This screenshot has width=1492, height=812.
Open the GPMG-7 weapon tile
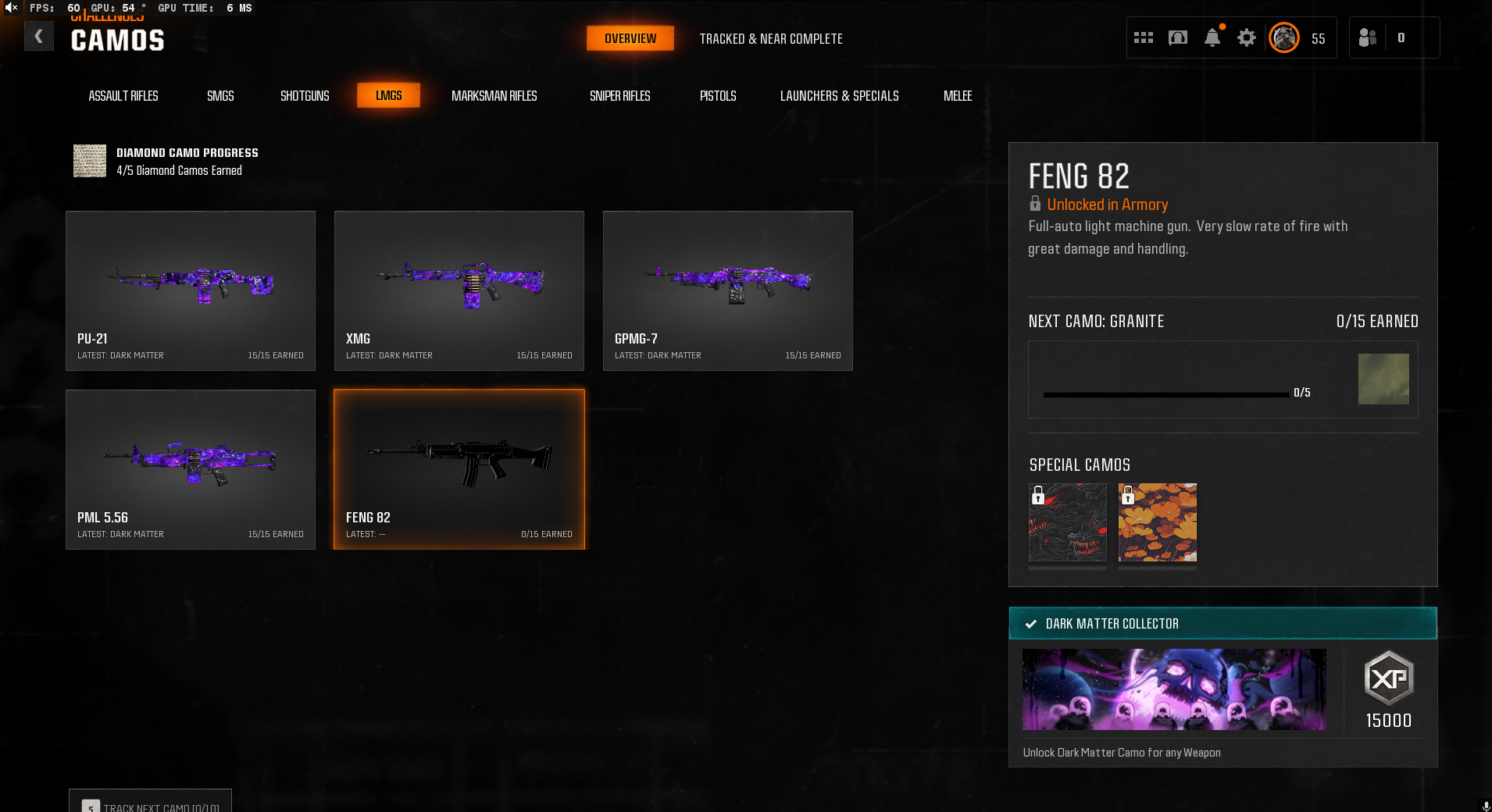pyautogui.click(x=728, y=290)
